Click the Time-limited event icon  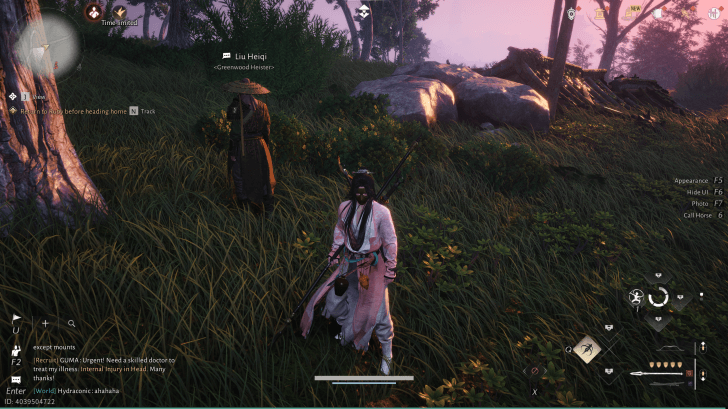tap(119, 13)
